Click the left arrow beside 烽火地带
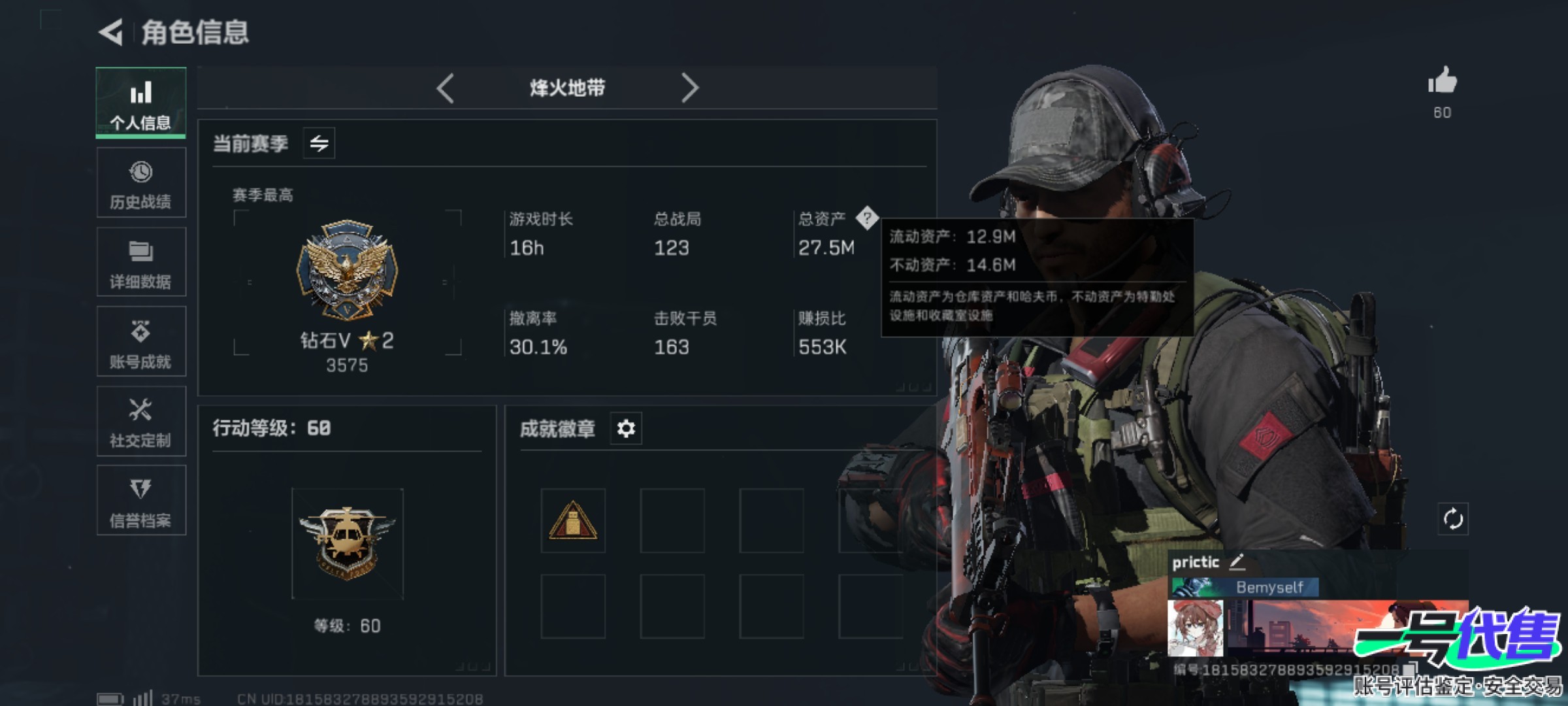This screenshot has width=1568, height=706. (446, 88)
